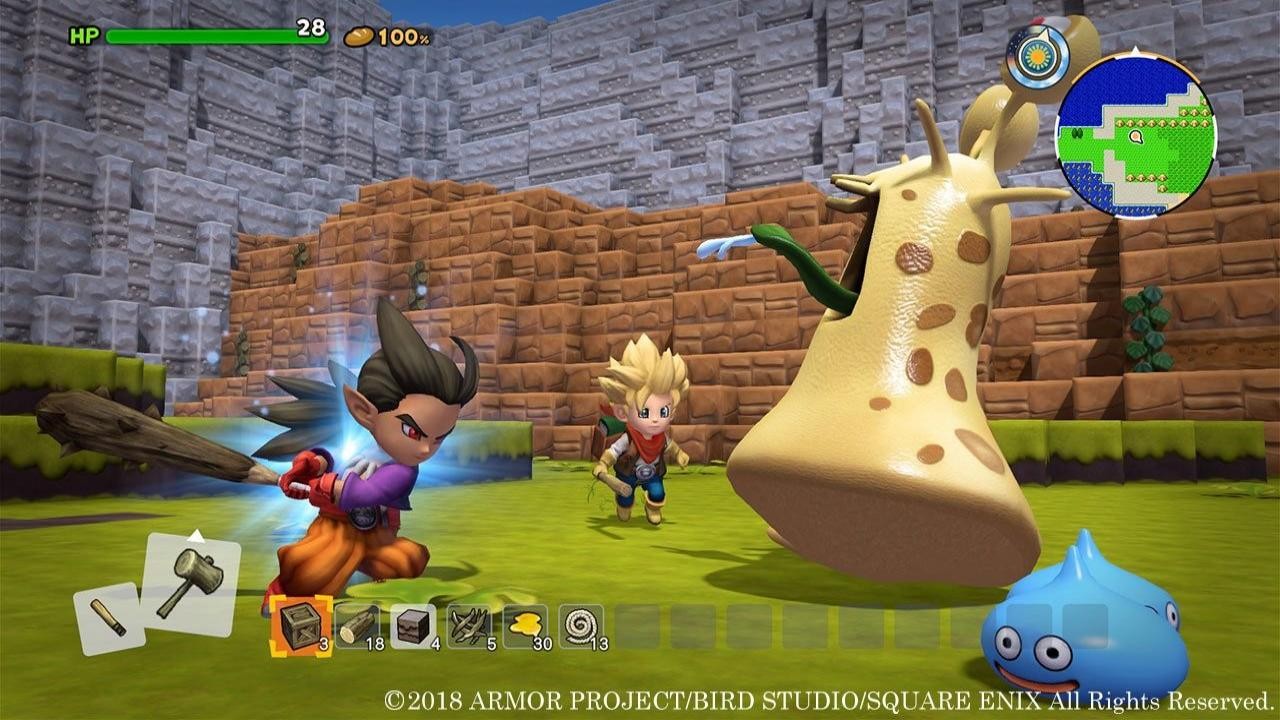Select the dark earth block slot
This screenshot has width=1280, height=720.
click(x=413, y=626)
